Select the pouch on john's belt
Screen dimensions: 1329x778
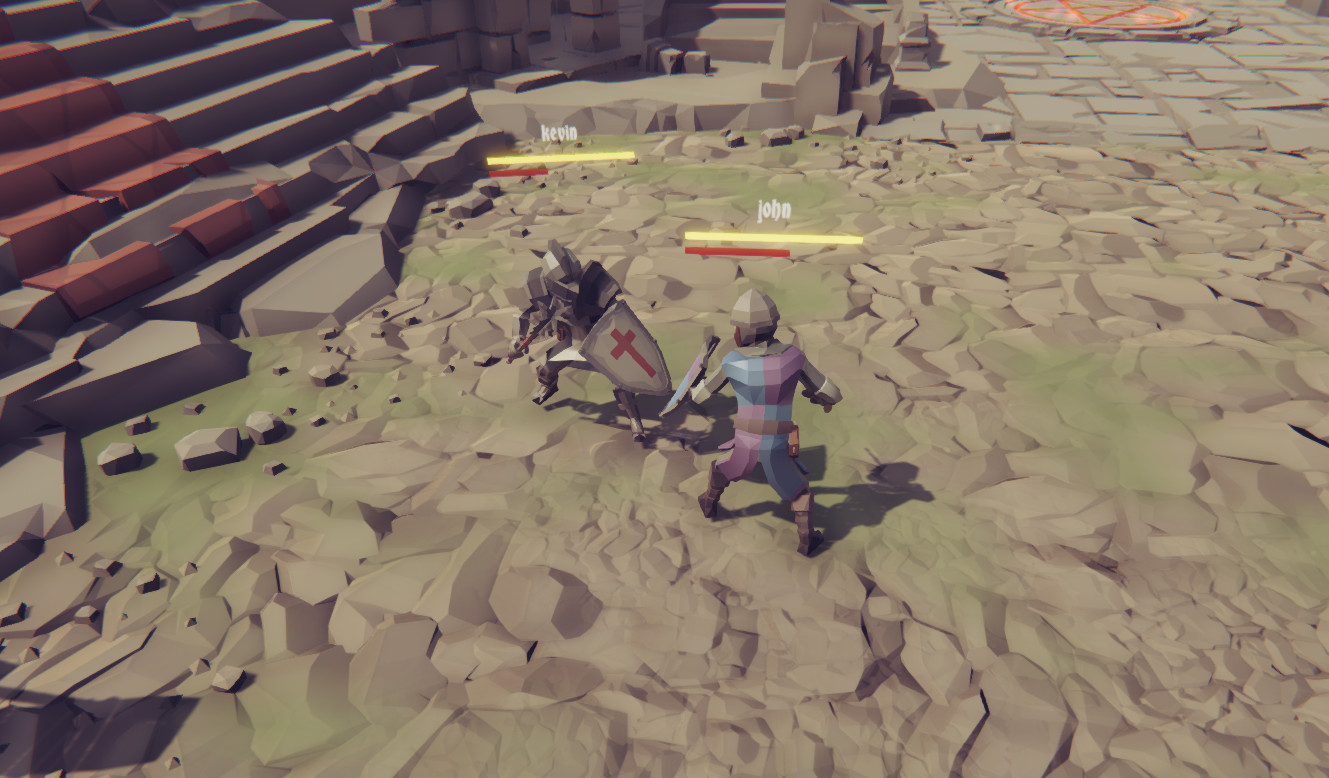pos(795,440)
